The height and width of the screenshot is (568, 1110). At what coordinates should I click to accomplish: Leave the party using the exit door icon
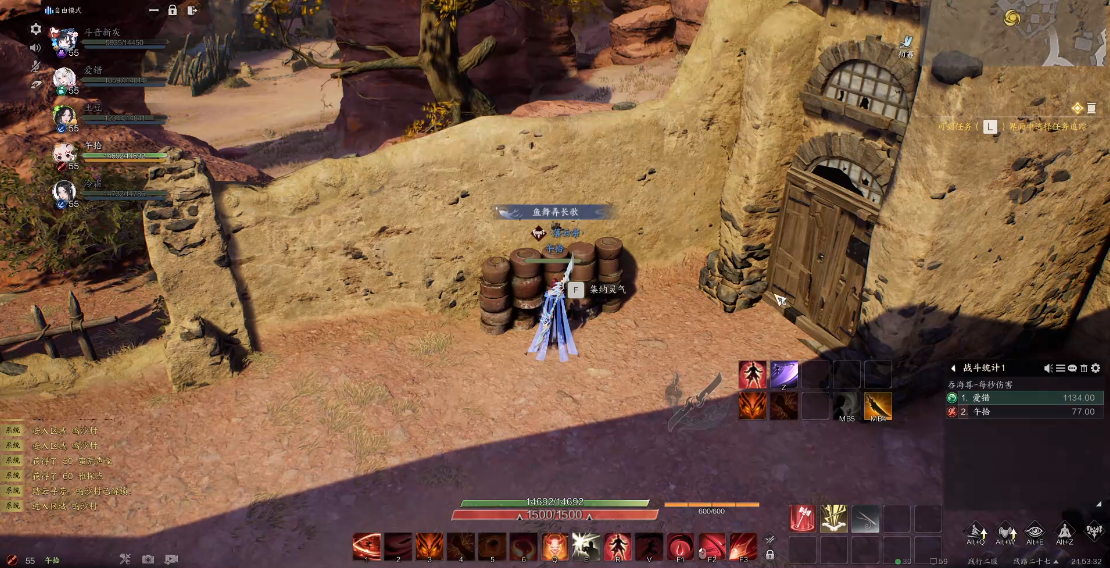click(x=191, y=10)
